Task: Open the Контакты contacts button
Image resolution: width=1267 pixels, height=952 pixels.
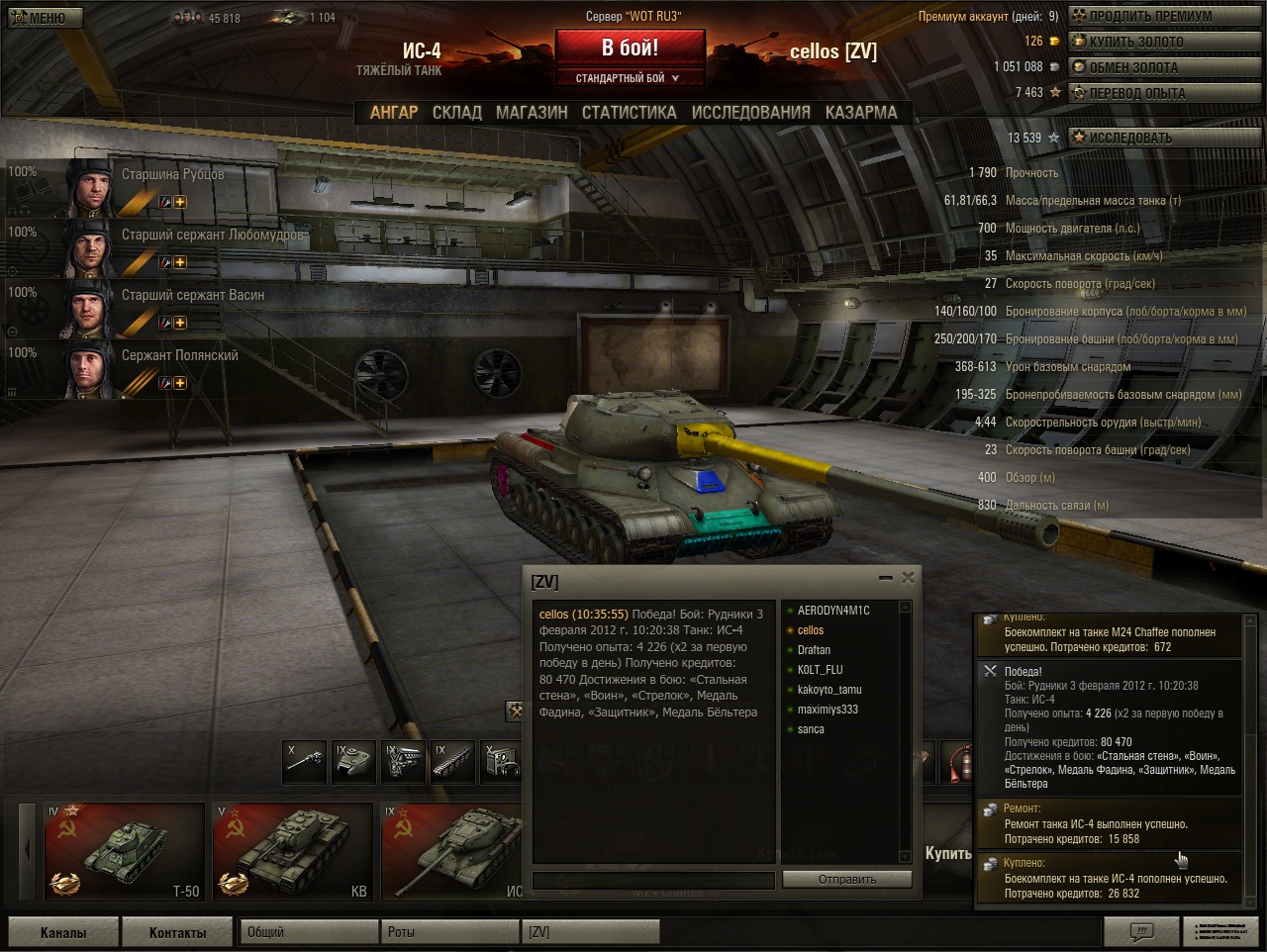Action: click(x=177, y=932)
